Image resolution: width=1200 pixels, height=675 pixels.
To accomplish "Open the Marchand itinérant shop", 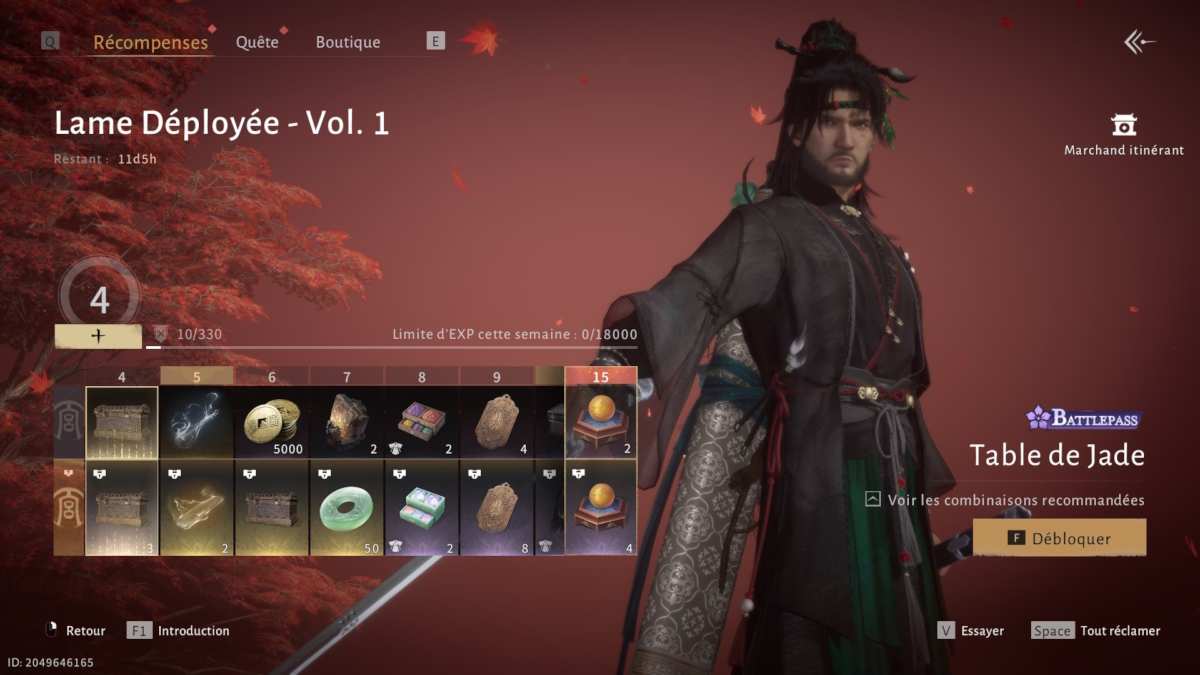I will click(1124, 134).
